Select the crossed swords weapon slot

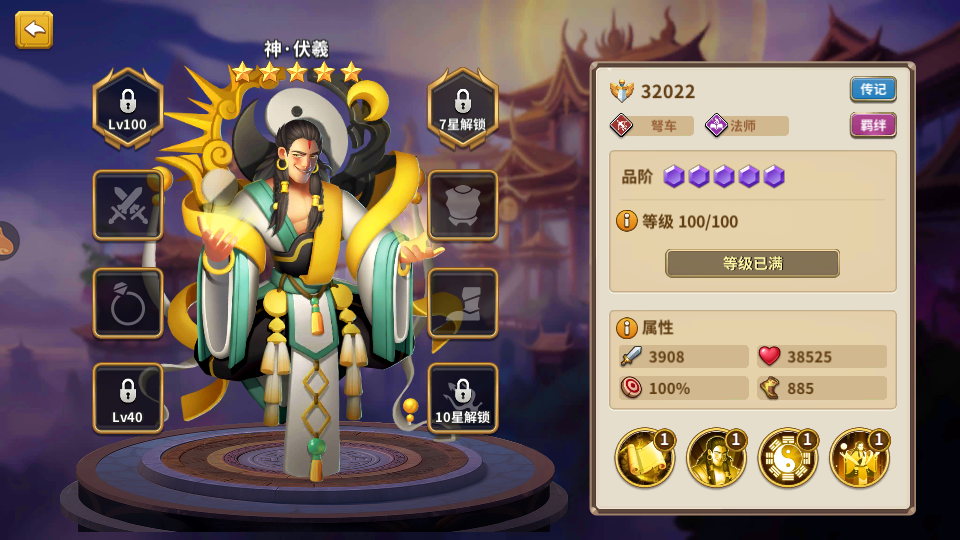click(128, 205)
